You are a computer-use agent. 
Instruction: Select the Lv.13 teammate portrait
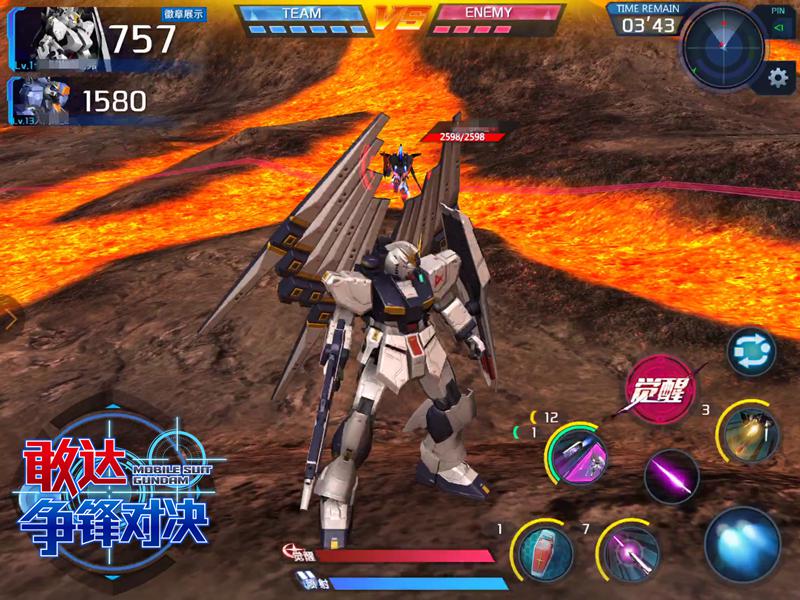tap(42, 101)
